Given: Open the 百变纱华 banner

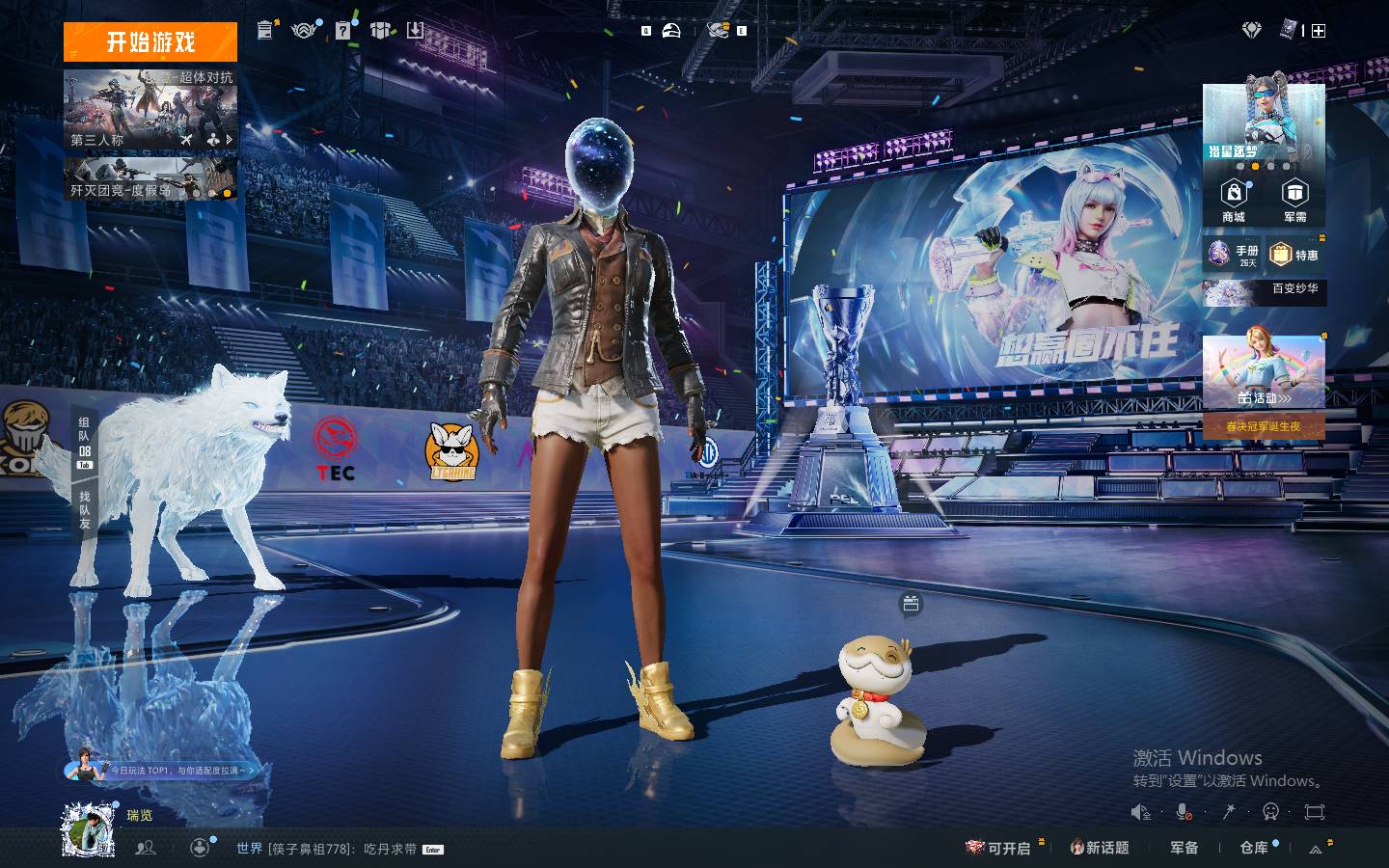Looking at the screenshot, I should (1265, 291).
